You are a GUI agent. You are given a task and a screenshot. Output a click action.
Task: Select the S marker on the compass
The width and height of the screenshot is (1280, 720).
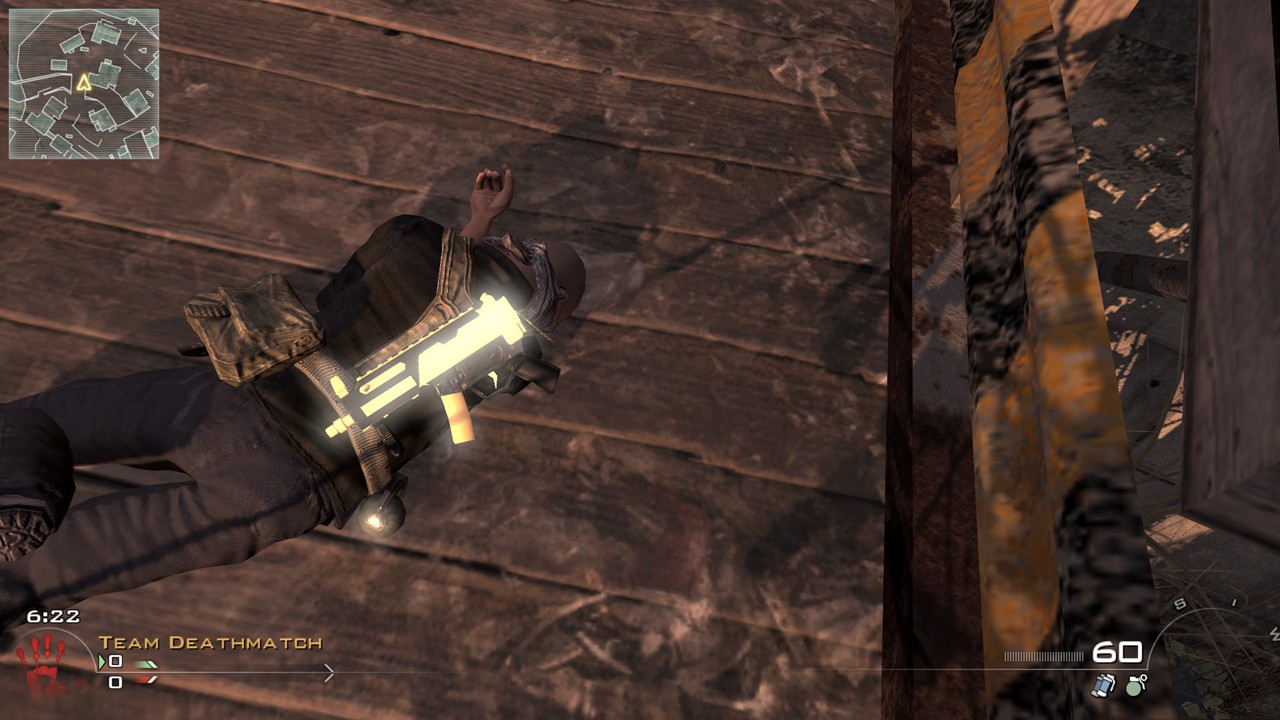point(1179,604)
